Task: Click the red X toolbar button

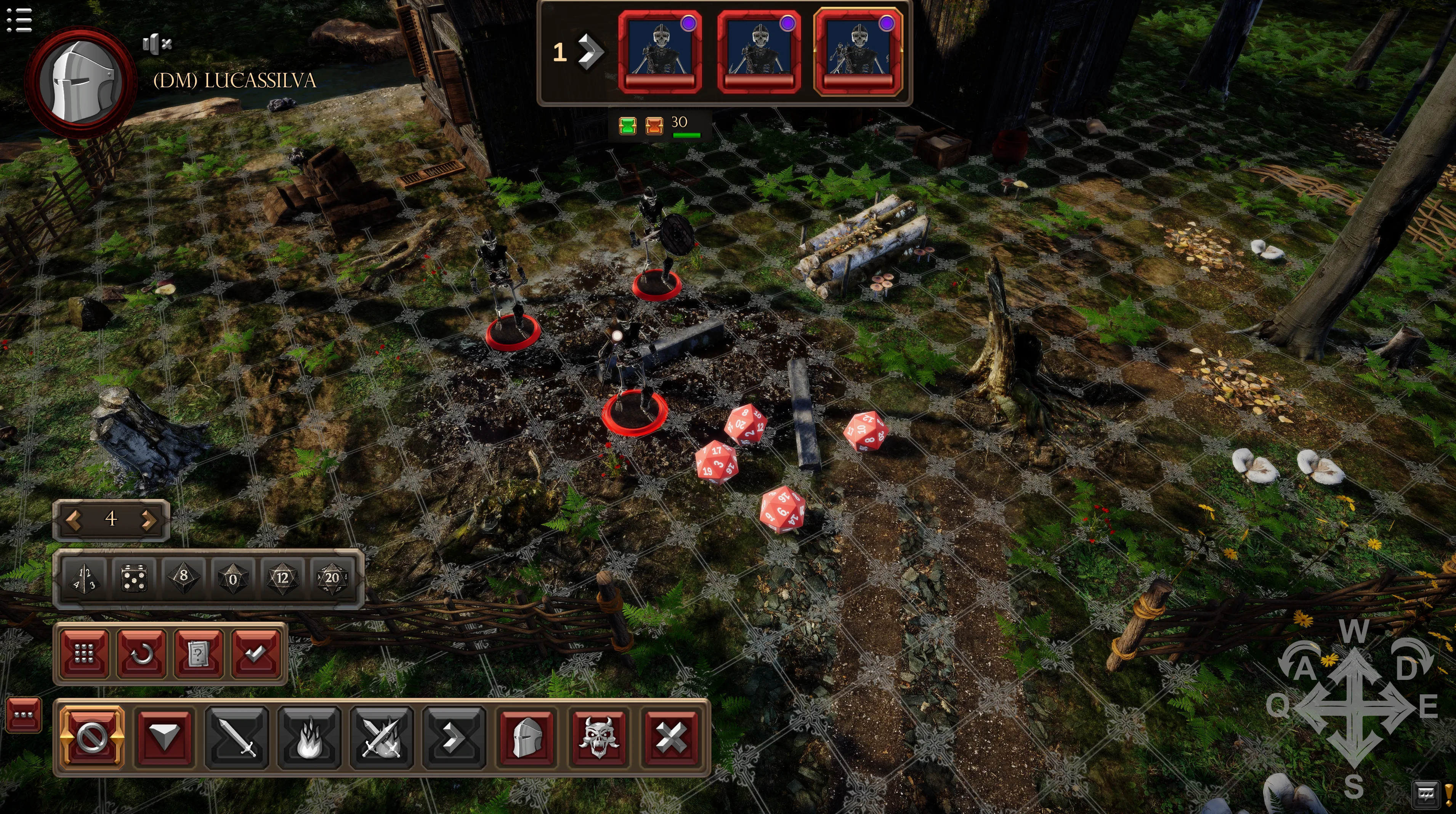Action: tap(671, 737)
